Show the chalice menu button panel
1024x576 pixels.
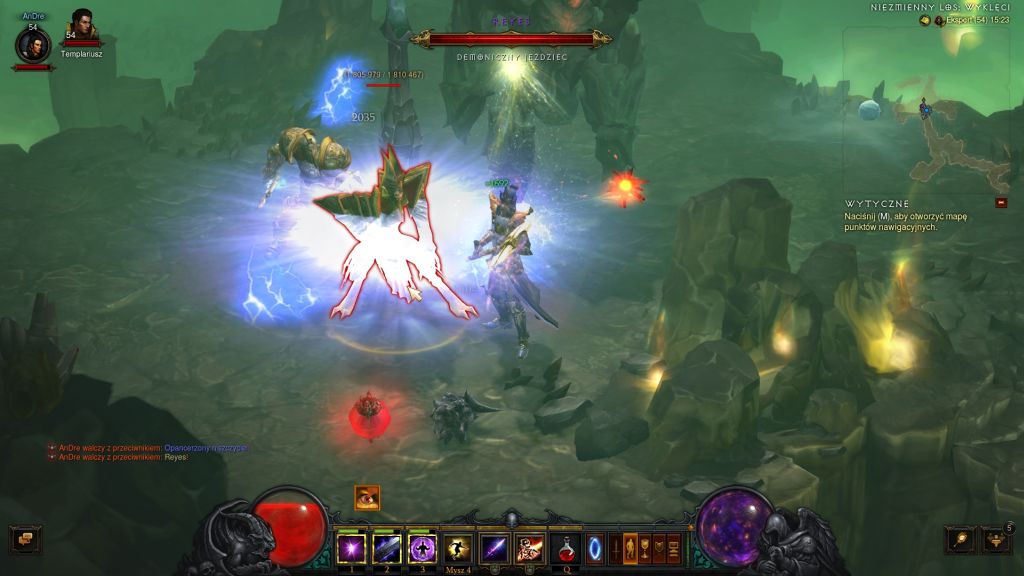645,548
